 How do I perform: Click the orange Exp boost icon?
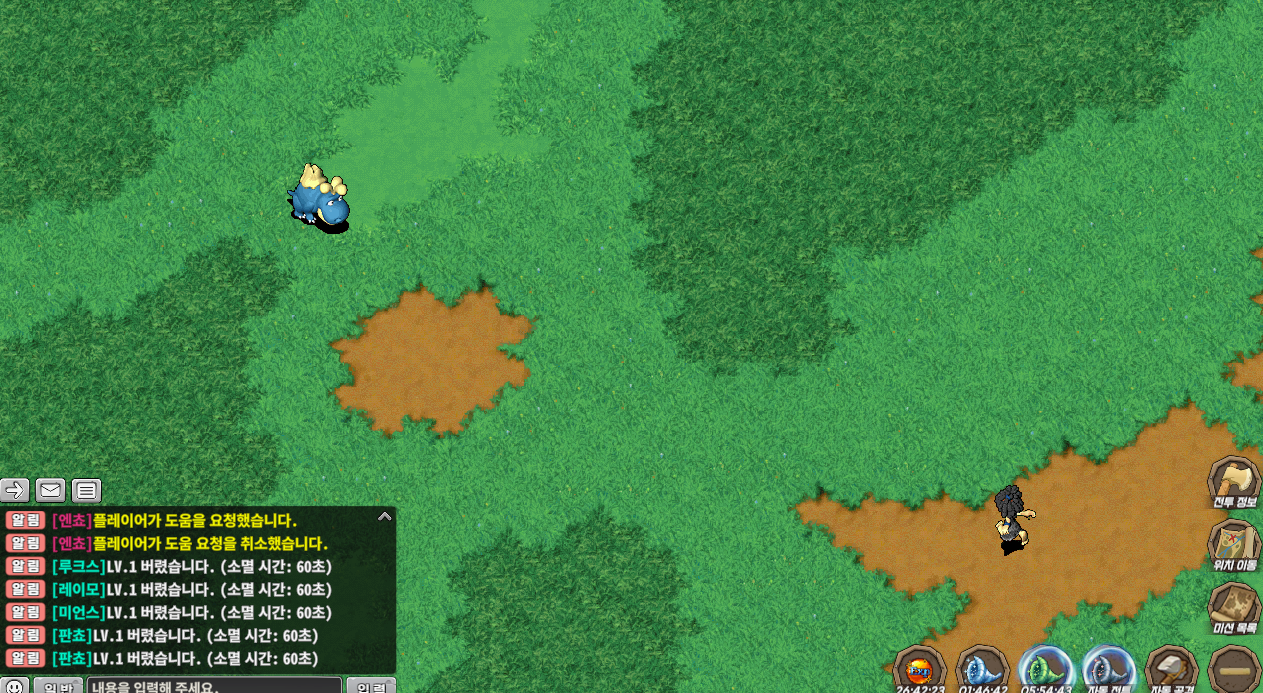918,669
